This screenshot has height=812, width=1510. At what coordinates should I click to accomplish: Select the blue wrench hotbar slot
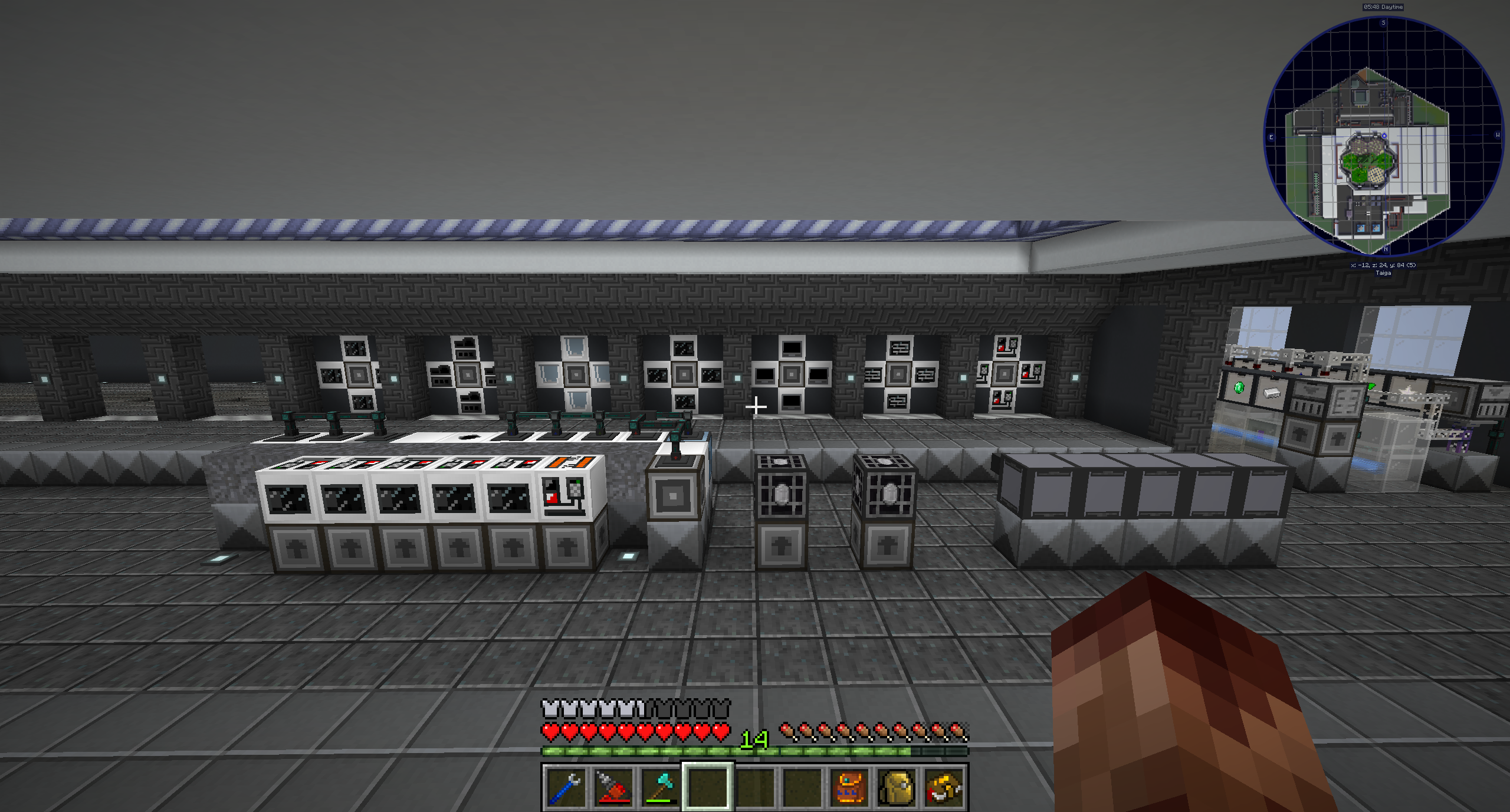click(x=566, y=788)
